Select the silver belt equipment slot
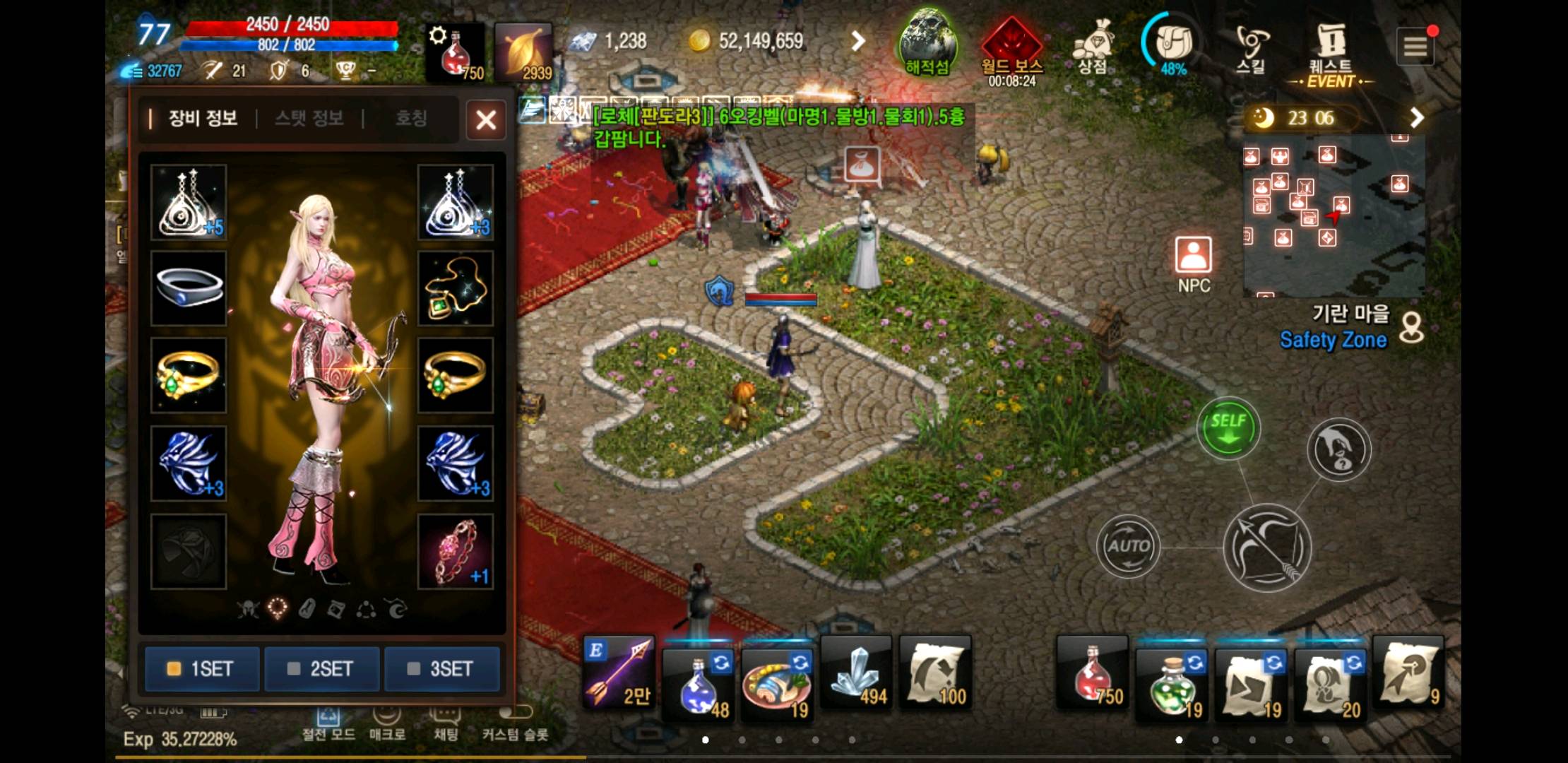1568x763 pixels. [x=189, y=288]
